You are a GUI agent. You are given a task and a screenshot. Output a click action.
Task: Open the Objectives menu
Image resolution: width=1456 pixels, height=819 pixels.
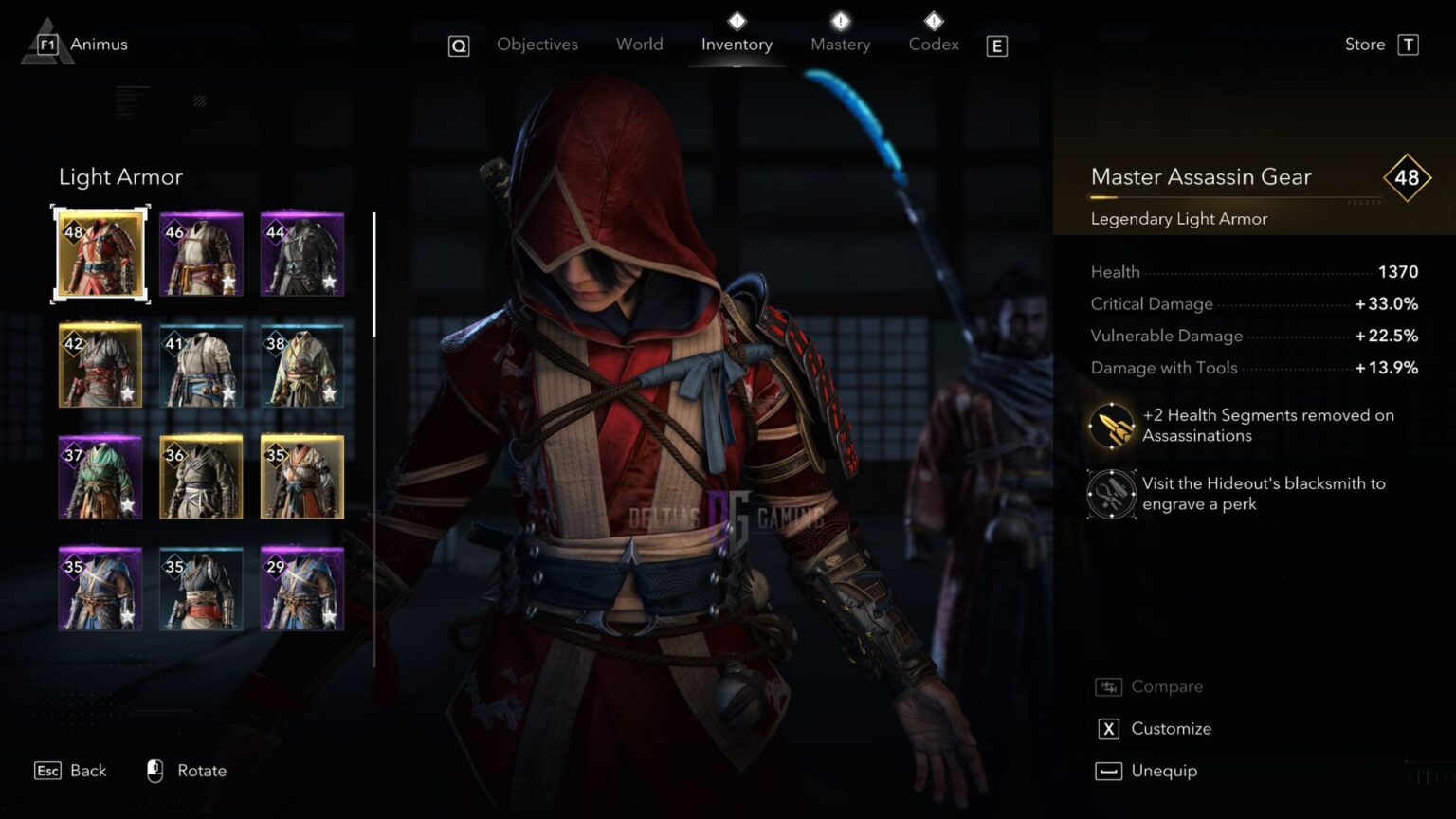point(537,44)
